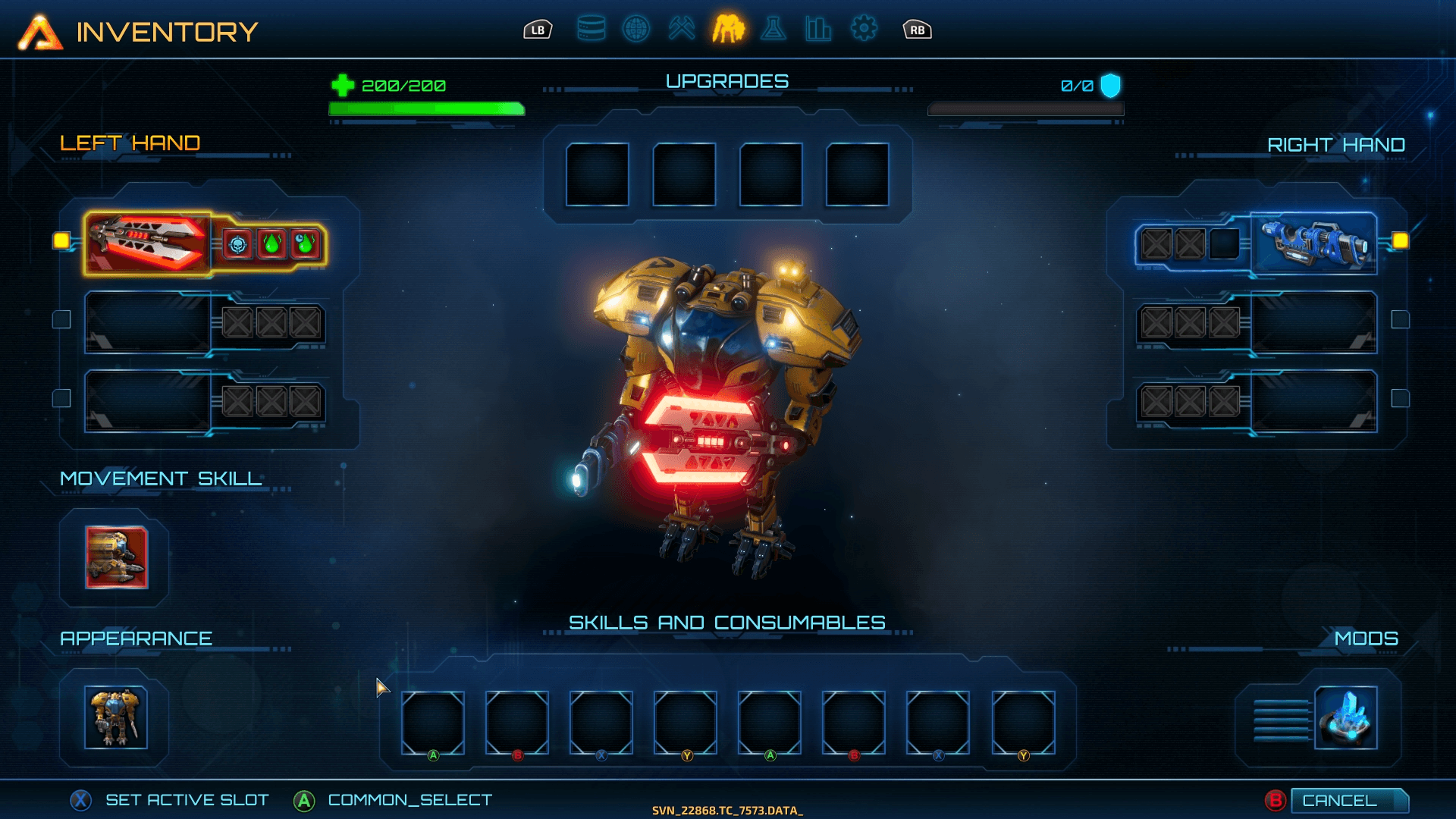This screenshot has height=819, width=1456.
Task: Open the crossed tools crafting tab
Action: 682,30
